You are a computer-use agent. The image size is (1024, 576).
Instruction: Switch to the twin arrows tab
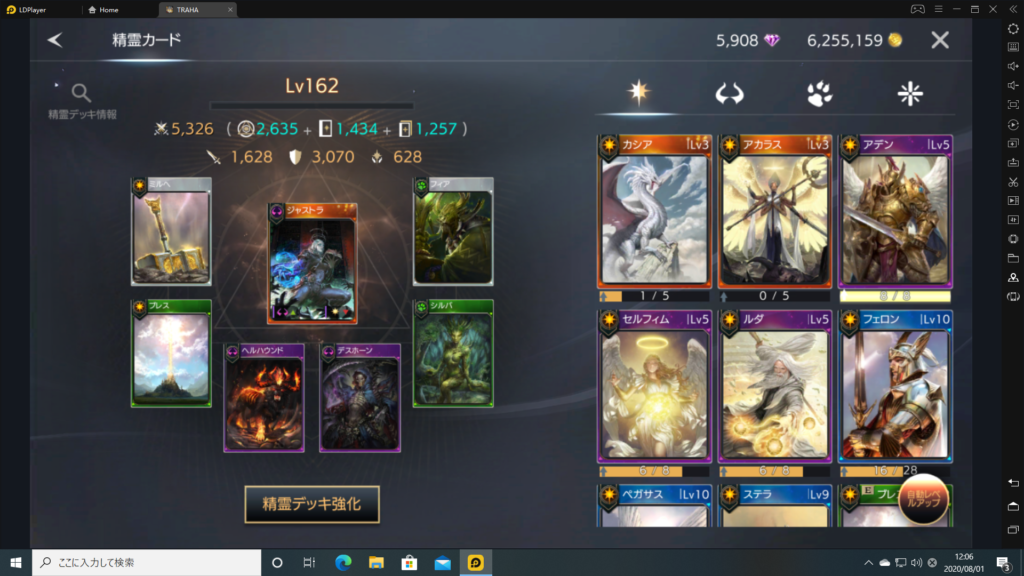click(x=729, y=94)
